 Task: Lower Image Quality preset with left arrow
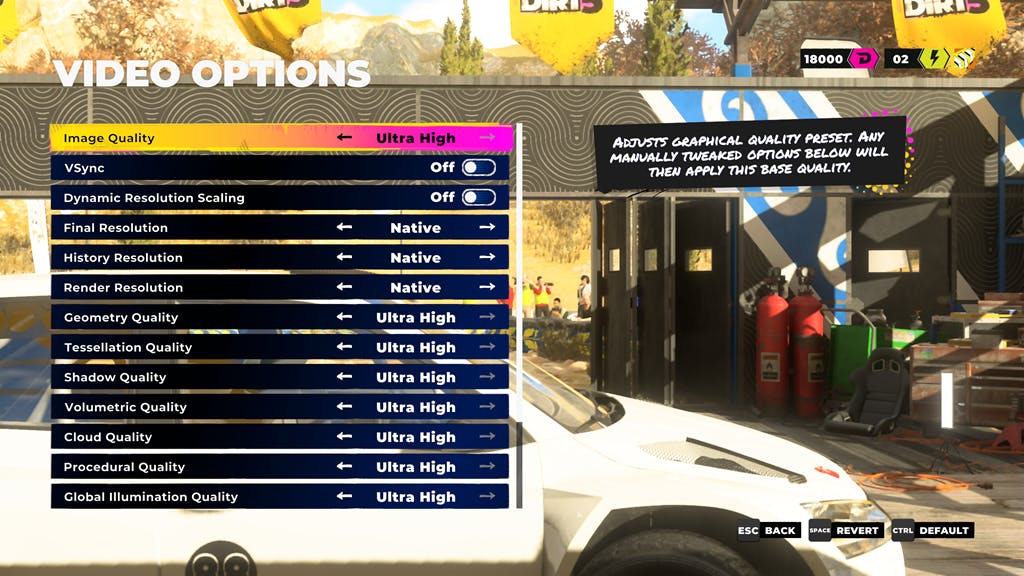[345, 138]
